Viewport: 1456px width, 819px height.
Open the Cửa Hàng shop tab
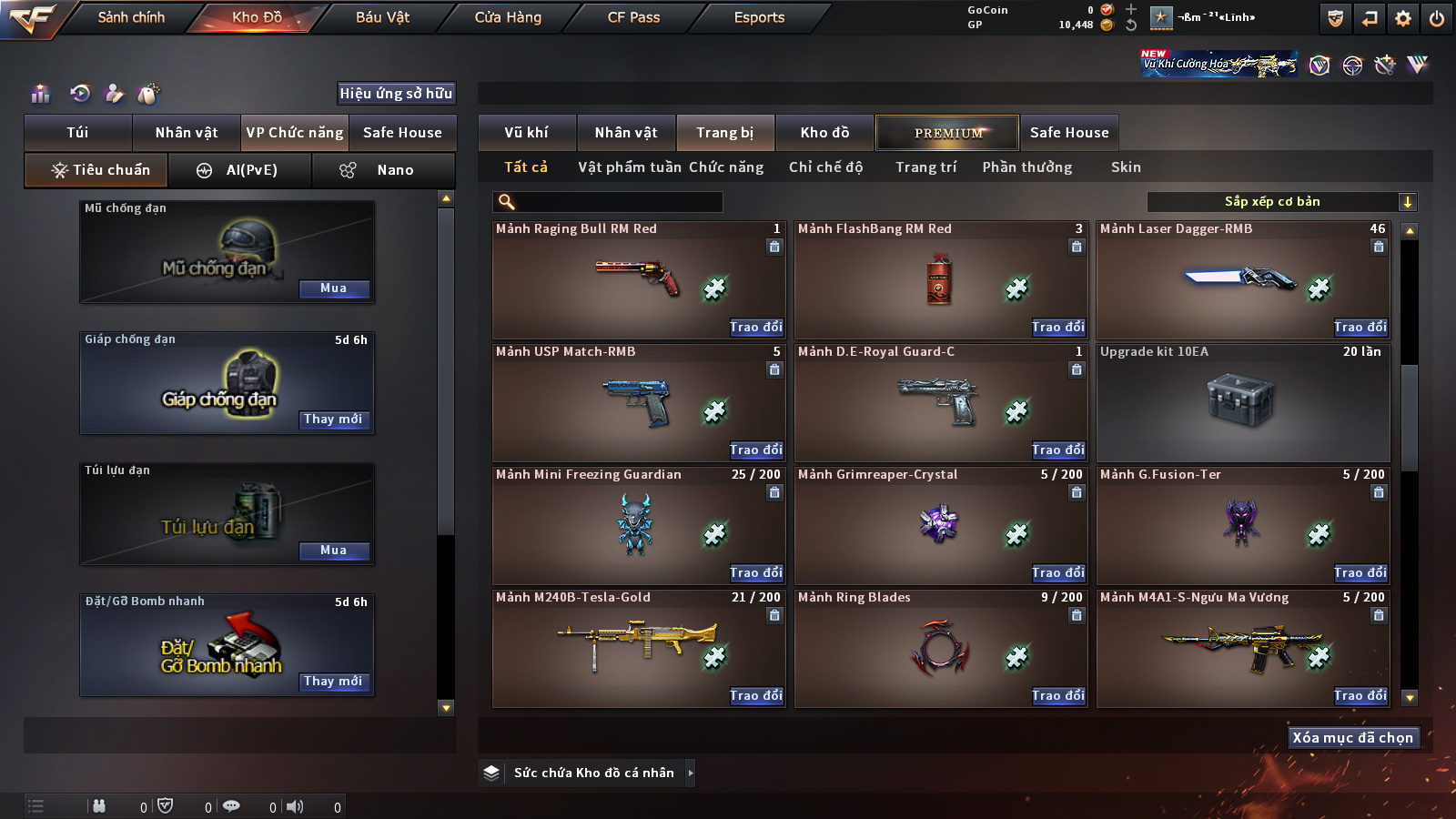(x=508, y=17)
